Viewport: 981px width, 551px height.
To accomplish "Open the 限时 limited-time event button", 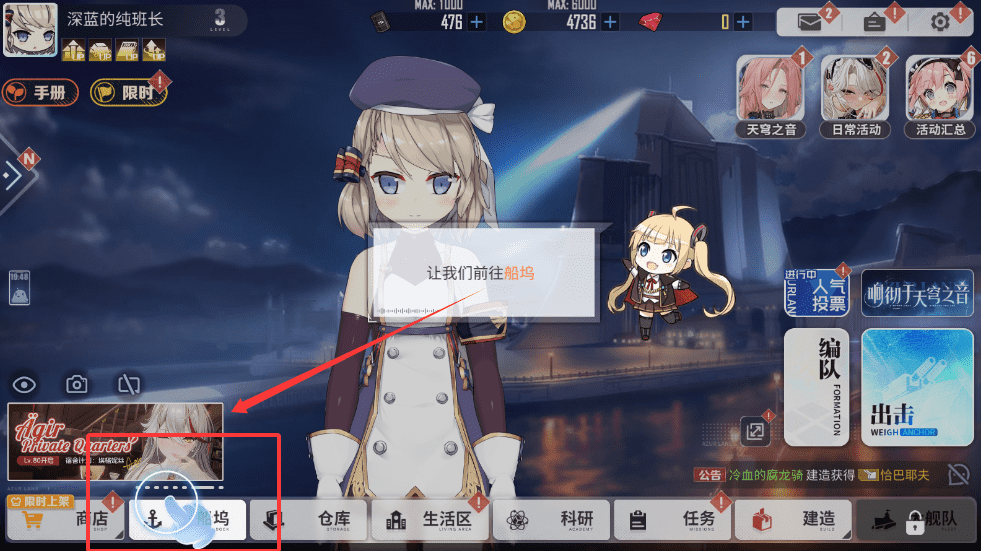I will tap(128, 92).
